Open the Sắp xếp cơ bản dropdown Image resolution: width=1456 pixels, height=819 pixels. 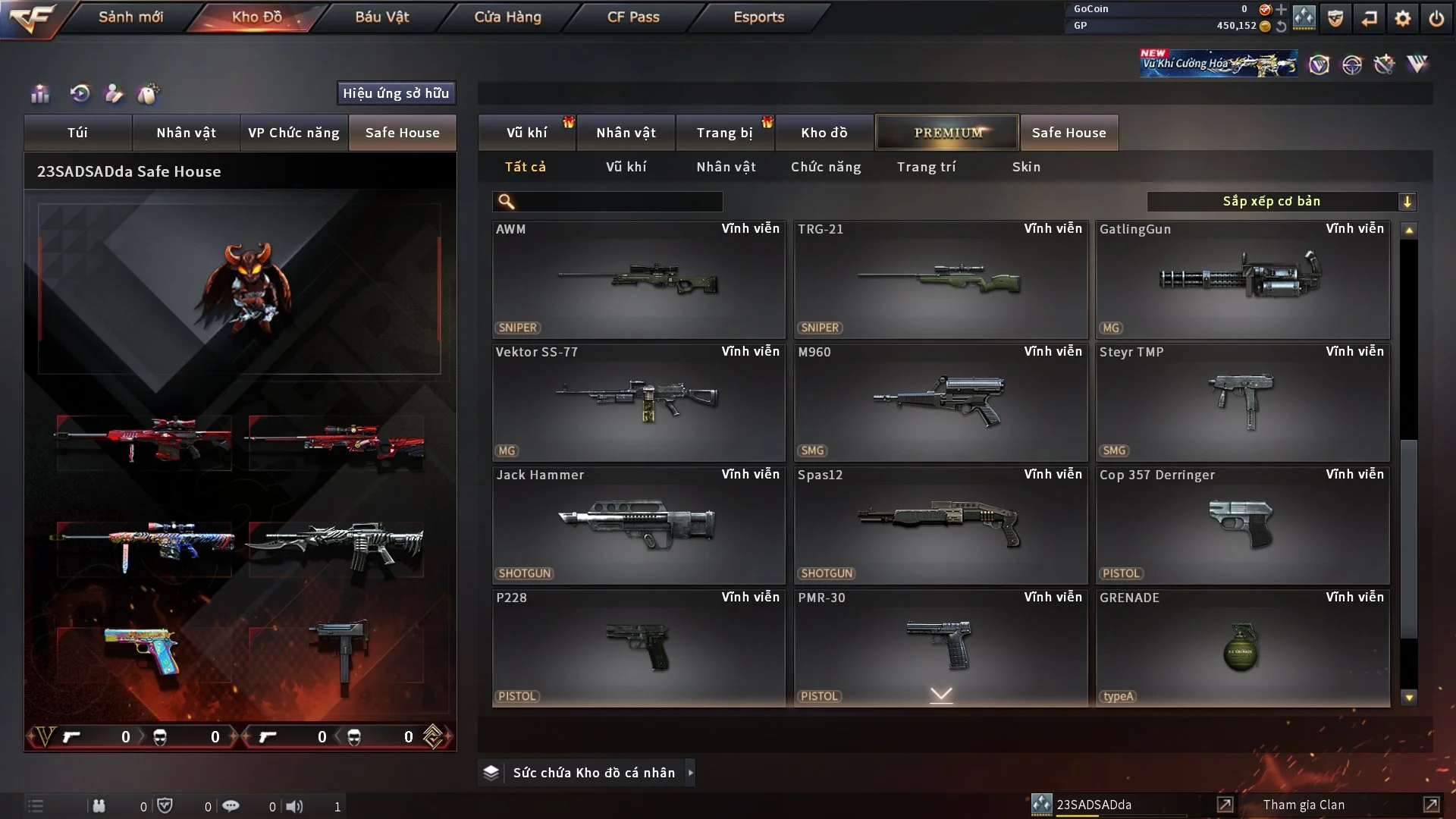[1281, 202]
